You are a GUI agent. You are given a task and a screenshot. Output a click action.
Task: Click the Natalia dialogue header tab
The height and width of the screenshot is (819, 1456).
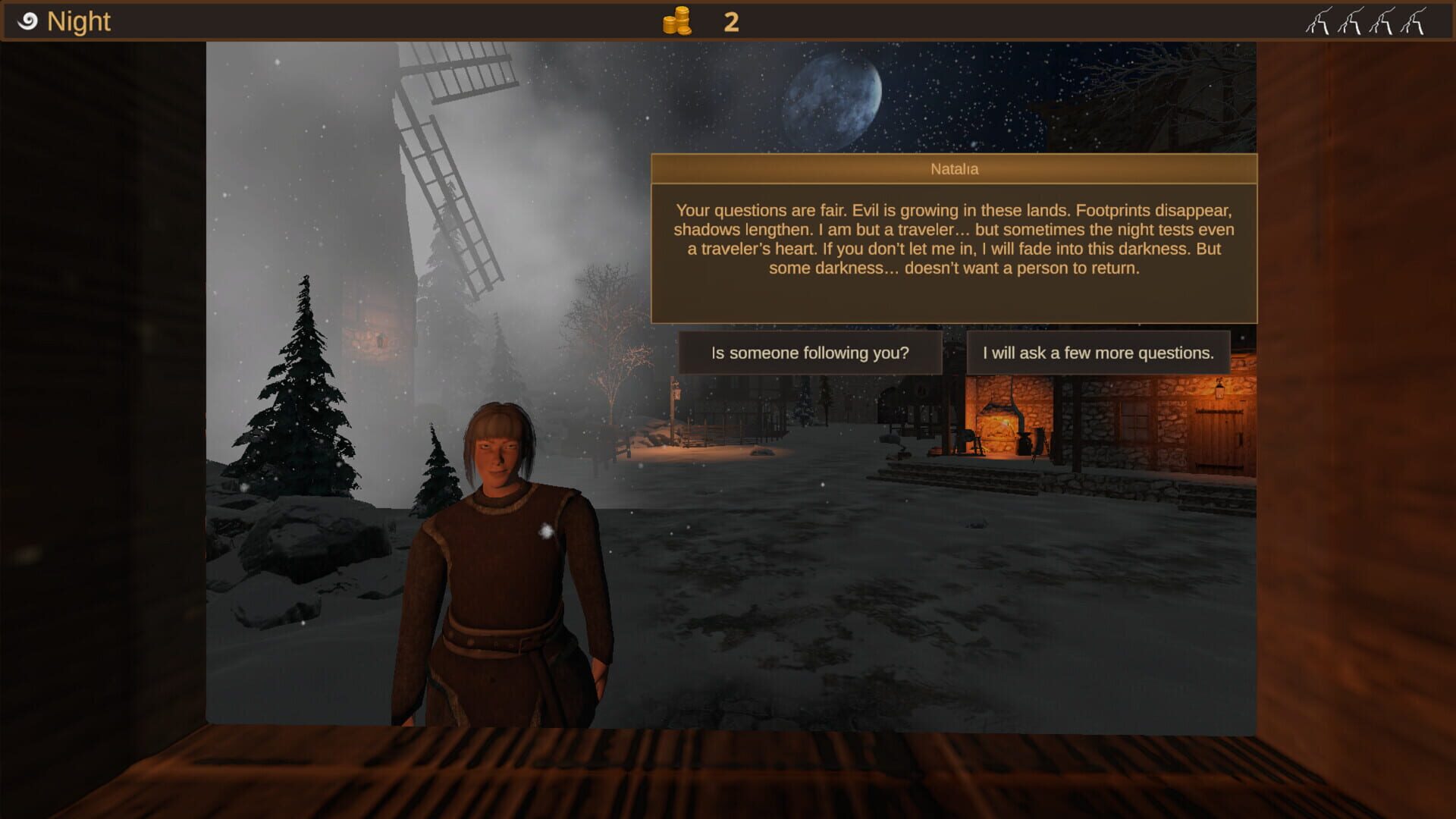954,169
